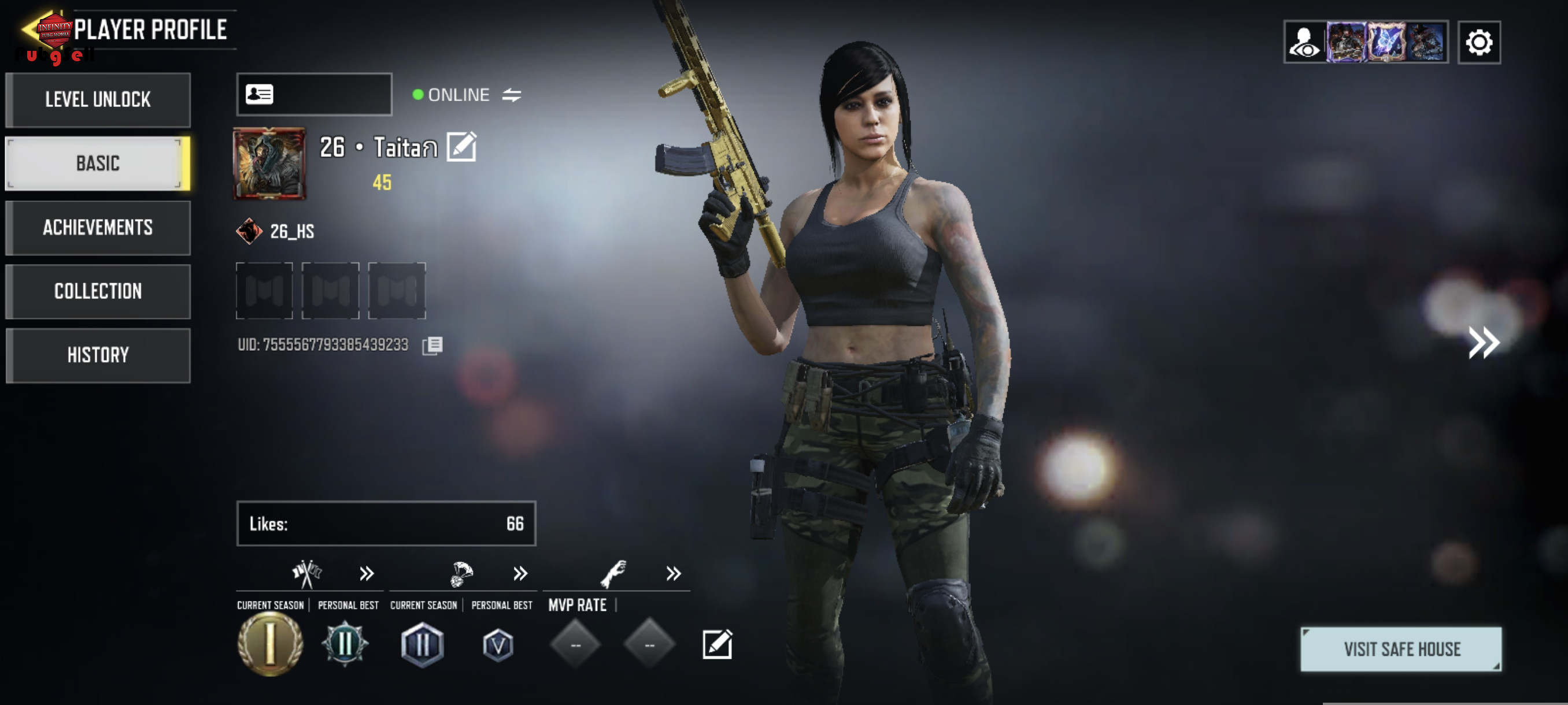1568x705 pixels.
Task: Open the Collection tab
Action: click(97, 291)
